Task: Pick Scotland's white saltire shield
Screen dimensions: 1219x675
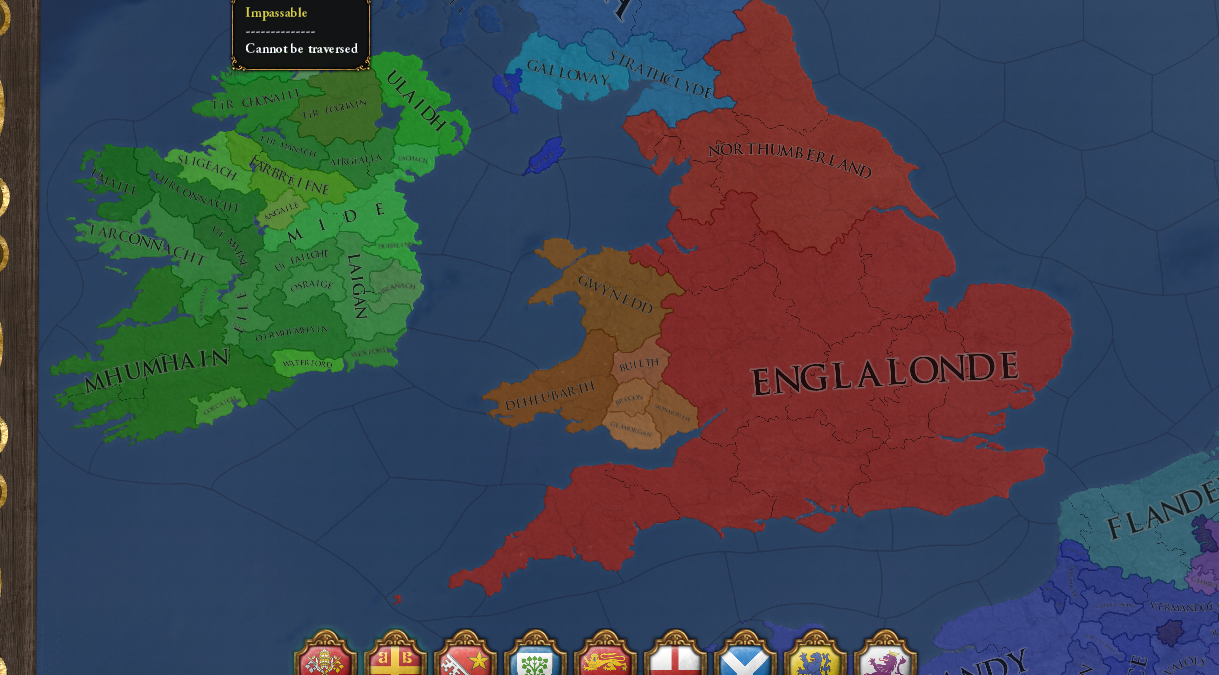Action: point(745,660)
